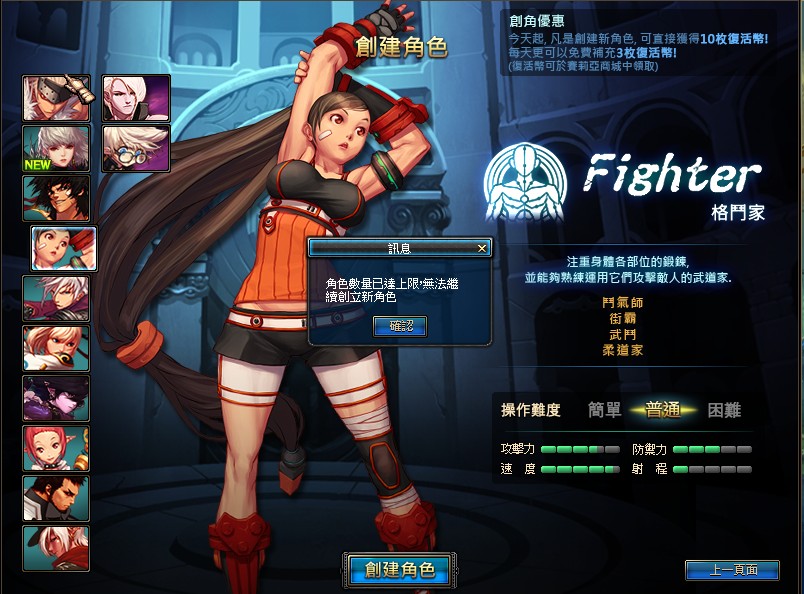804x594 pixels.
Task: Click the 創建角色 button at the bottom
Action: (x=400, y=570)
